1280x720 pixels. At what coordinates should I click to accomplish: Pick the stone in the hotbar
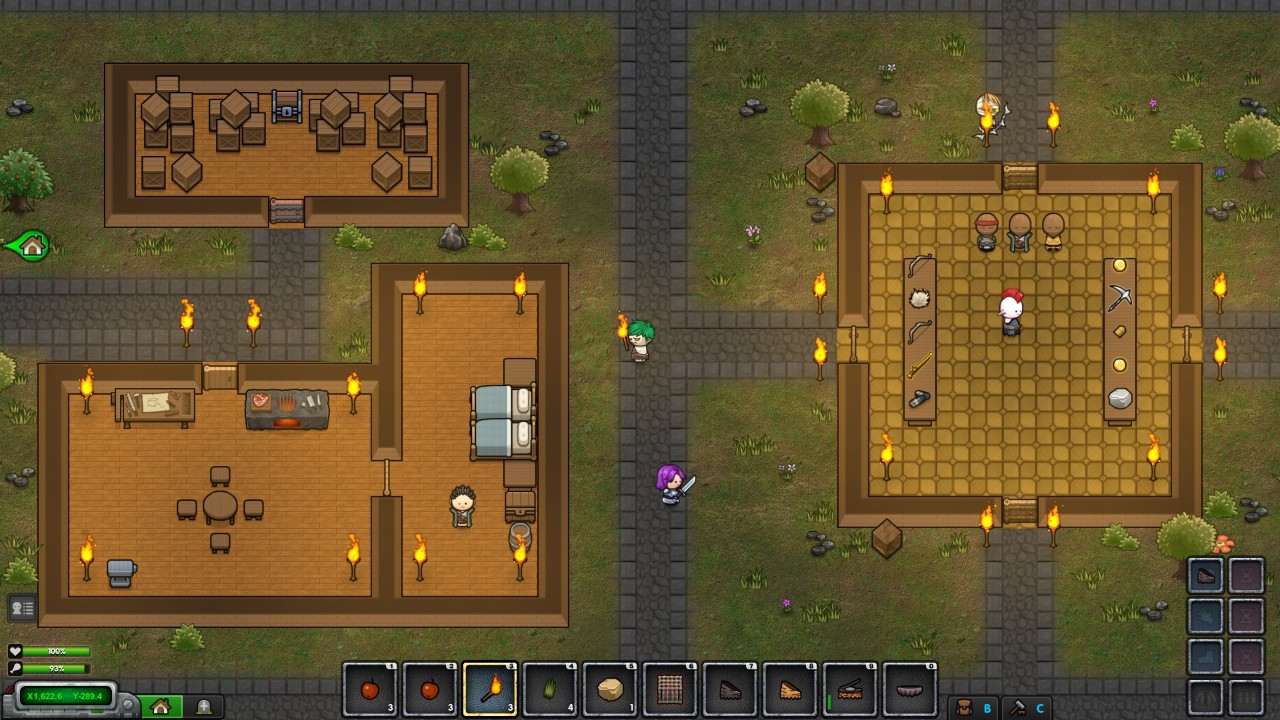[x=610, y=689]
